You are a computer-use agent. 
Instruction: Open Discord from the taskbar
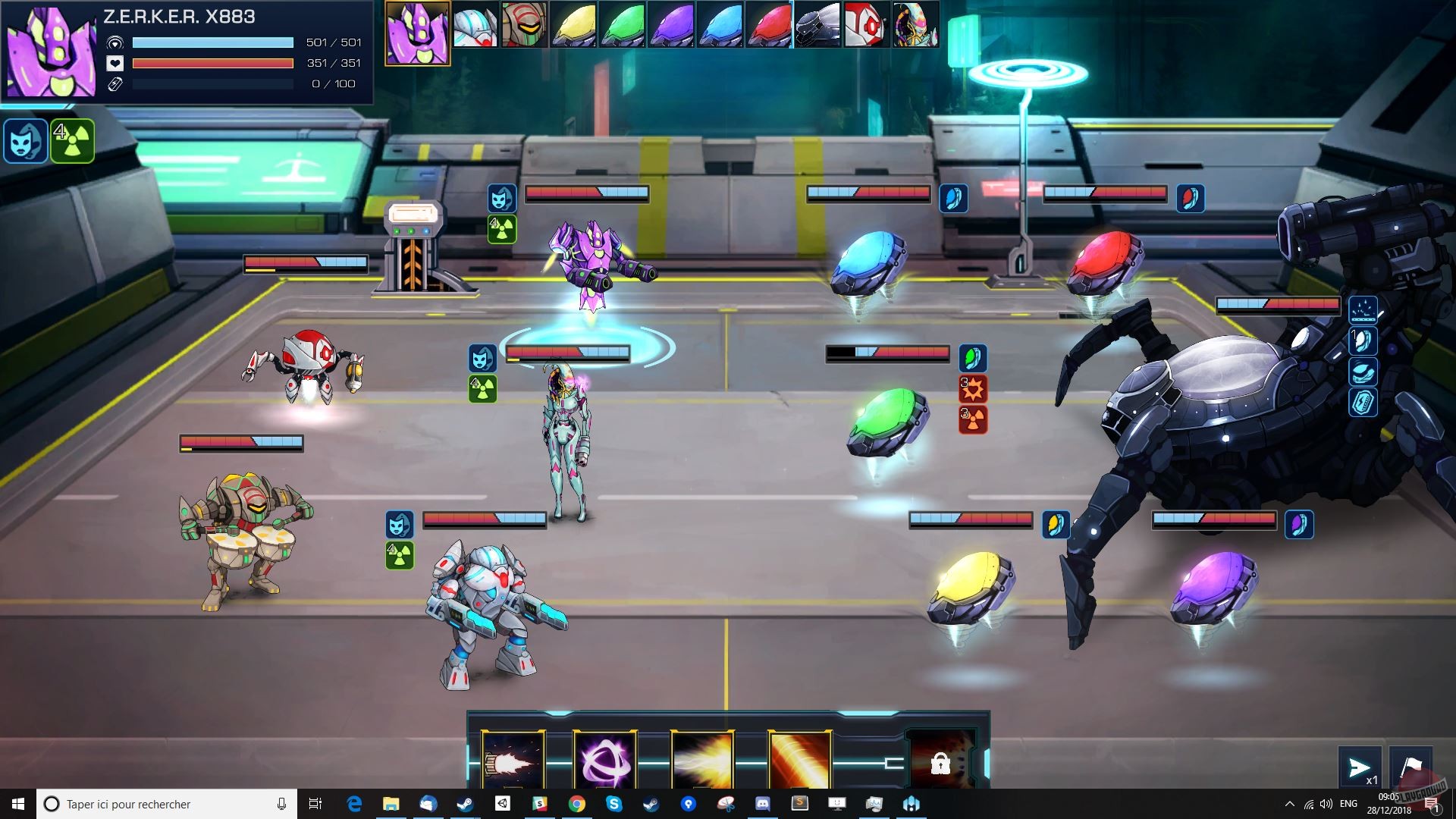(763, 804)
